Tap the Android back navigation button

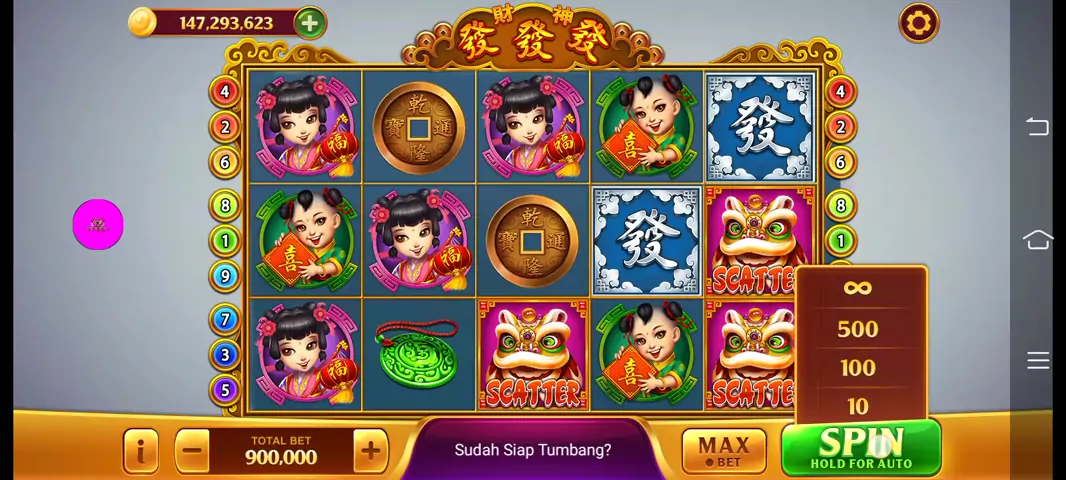tap(1038, 127)
